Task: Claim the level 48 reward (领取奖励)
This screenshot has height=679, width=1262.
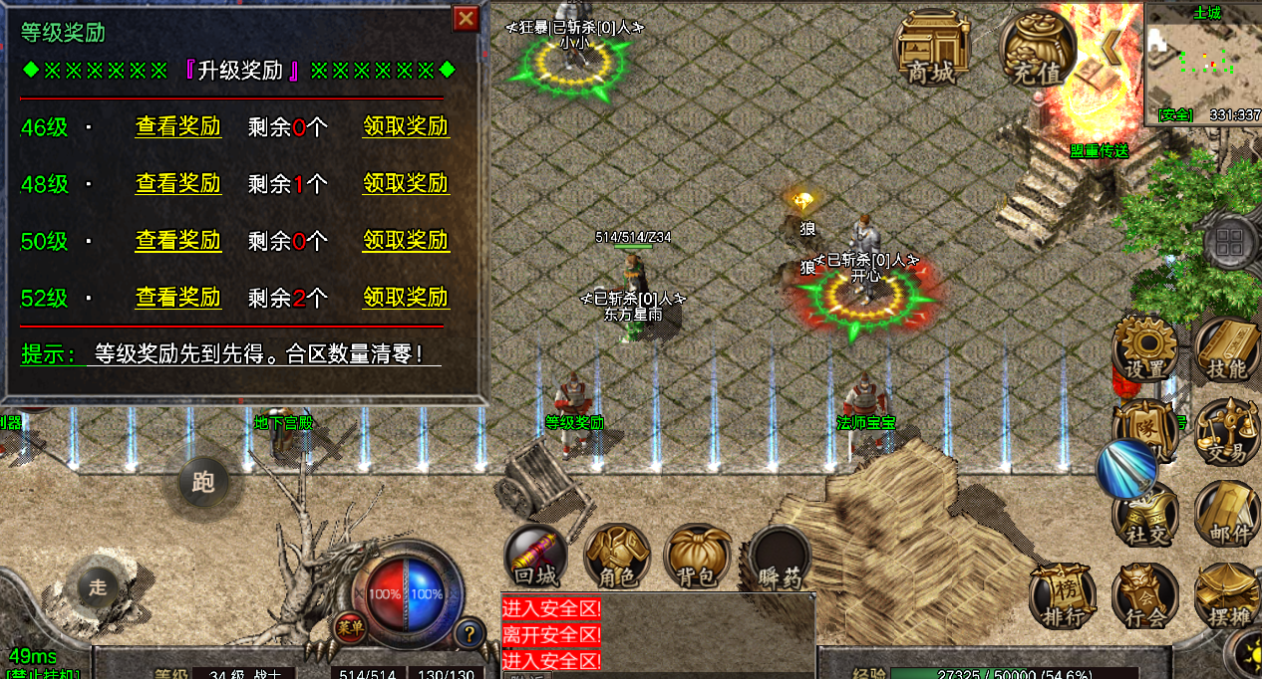Action: click(405, 184)
